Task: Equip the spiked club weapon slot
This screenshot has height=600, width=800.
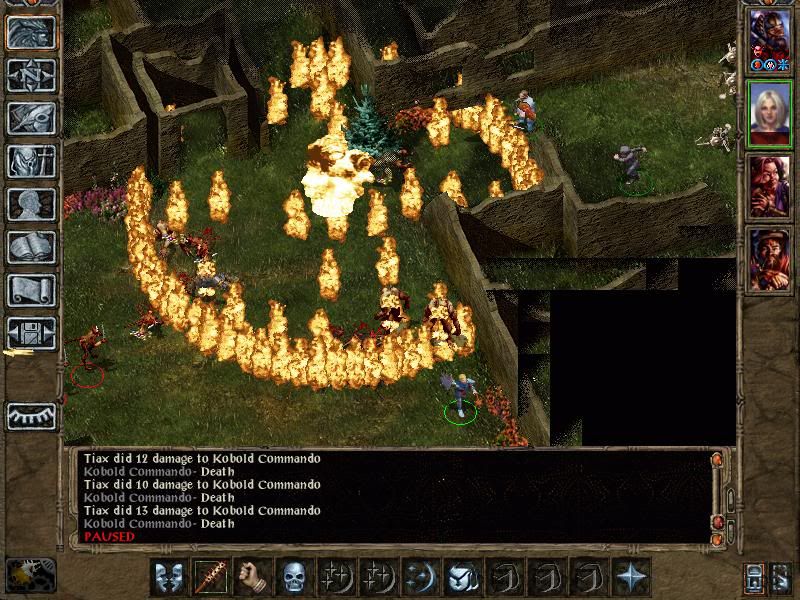Action: pos(212,577)
